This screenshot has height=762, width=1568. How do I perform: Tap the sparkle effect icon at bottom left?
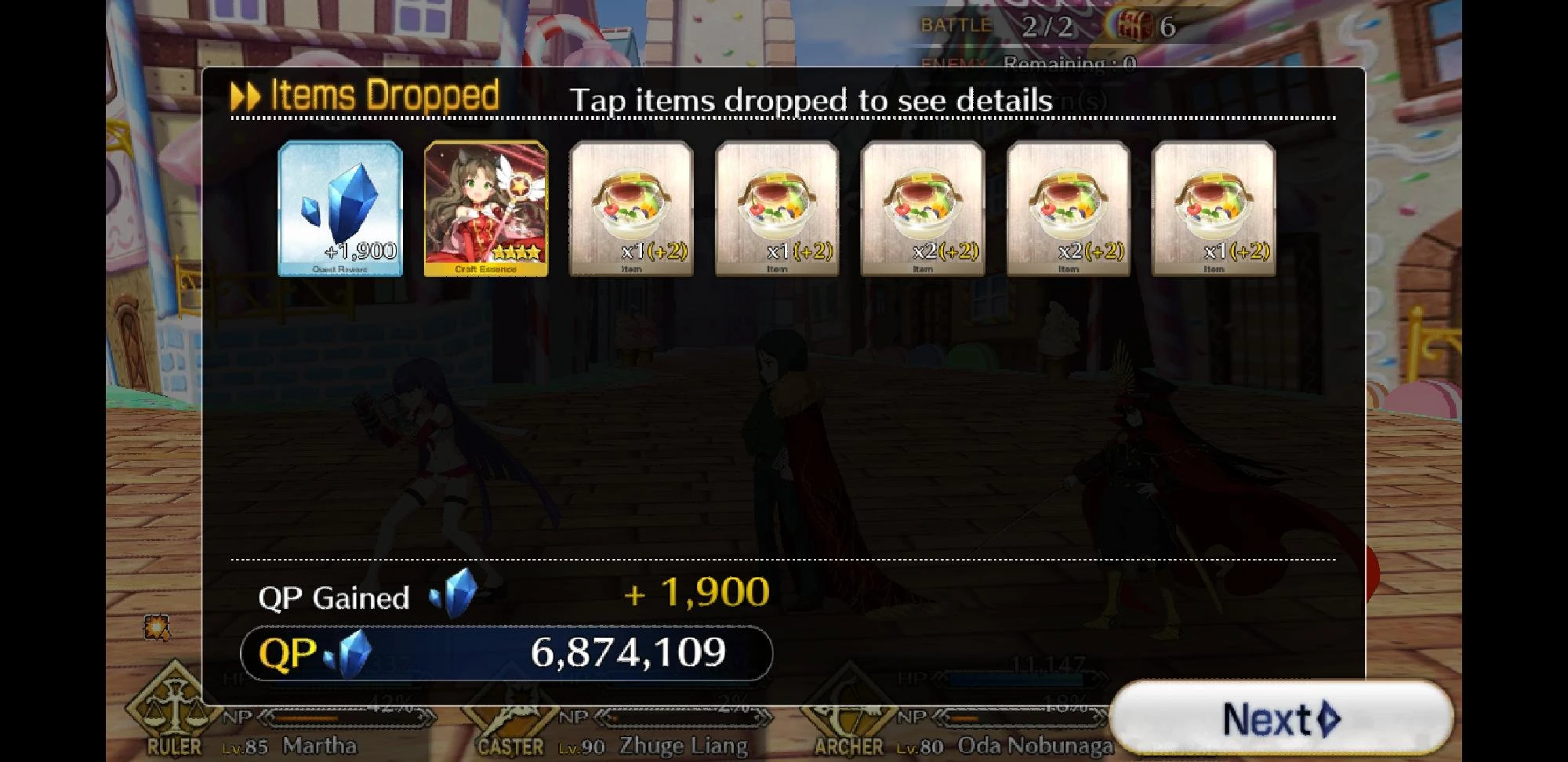point(155,626)
